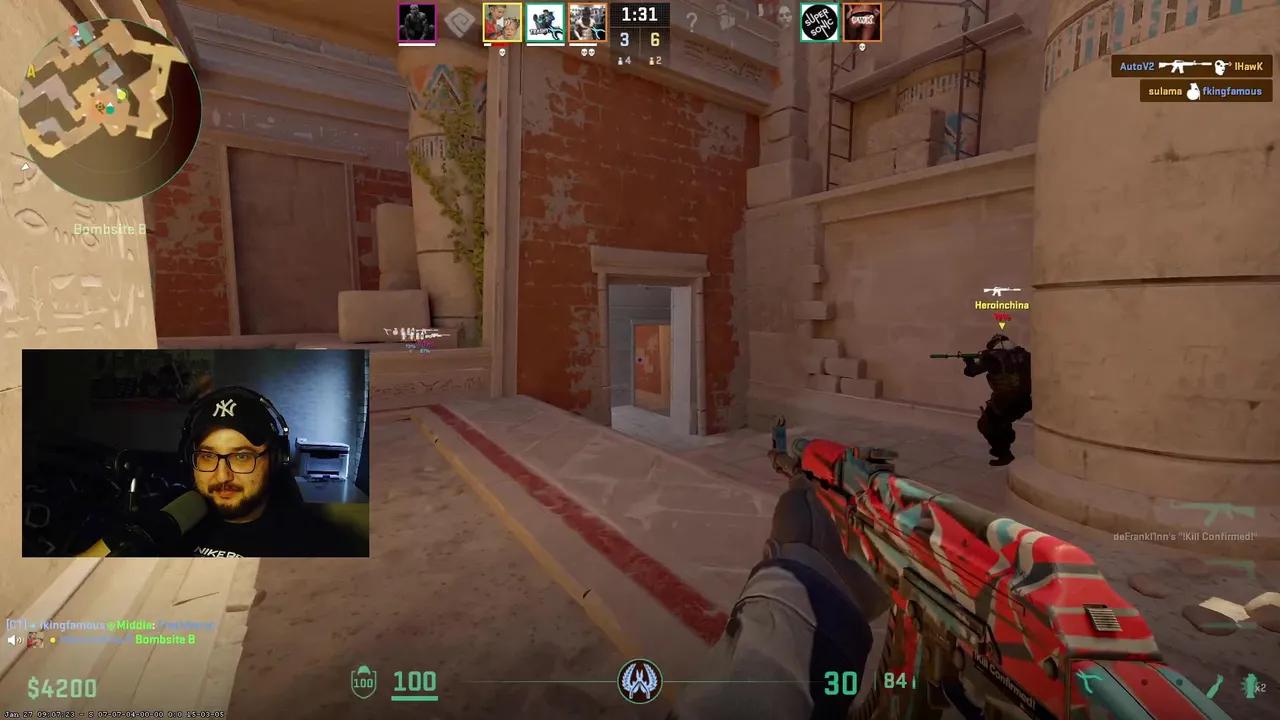The height and width of the screenshot is (720, 1280).
Task: Click the rifle icon in the AutoV2 killfeed entry
Action: (1184, 67)
